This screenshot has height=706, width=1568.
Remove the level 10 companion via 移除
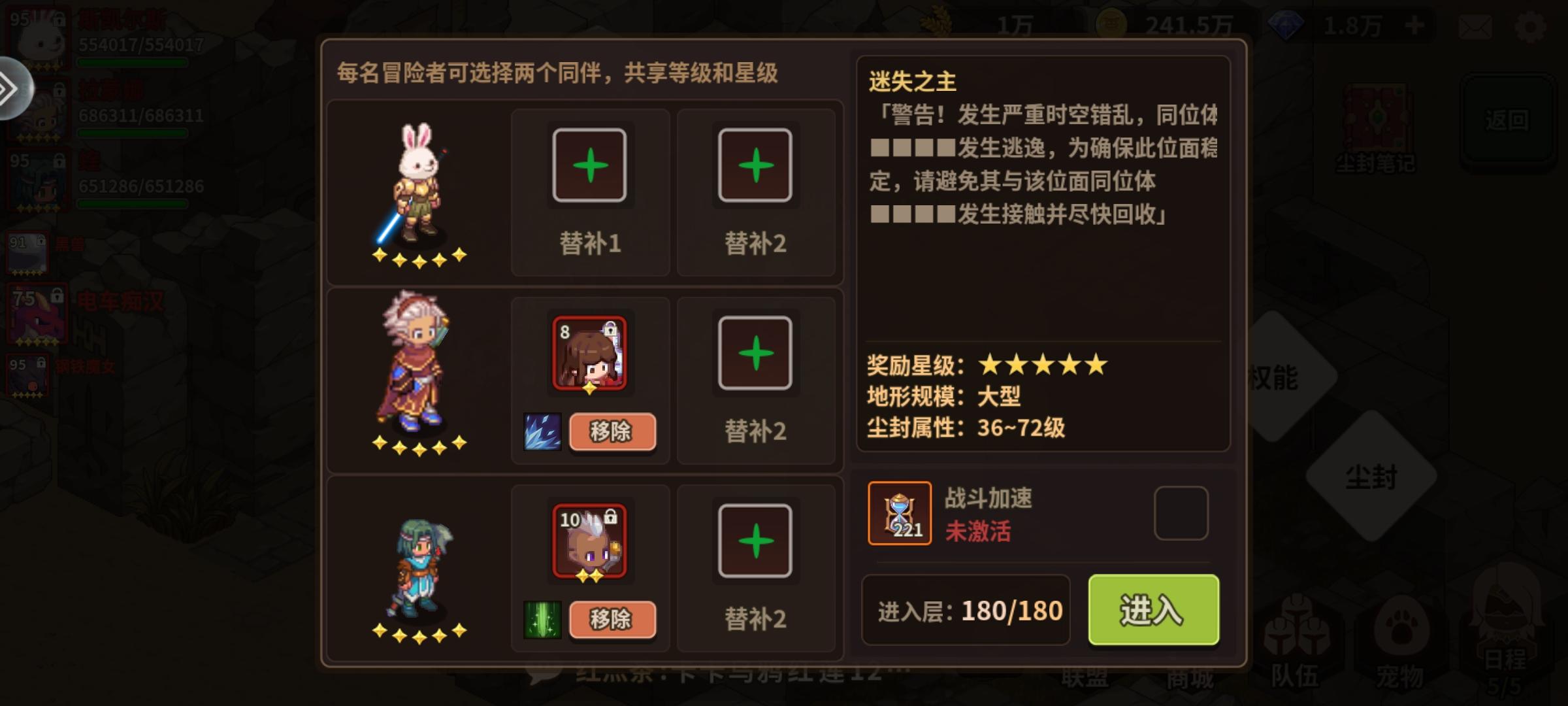click(613, 619)
